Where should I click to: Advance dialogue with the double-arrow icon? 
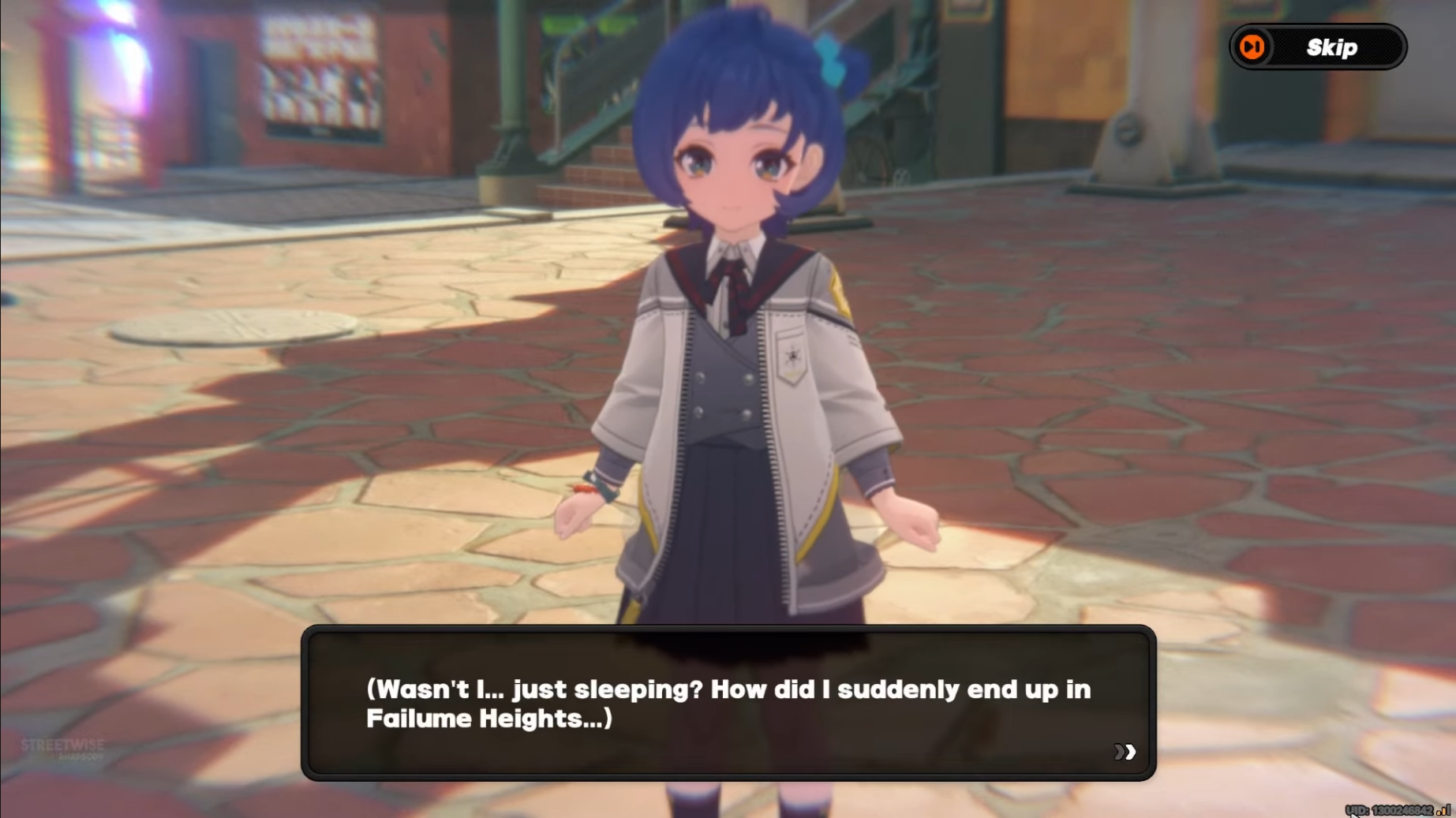(1125, 752)
